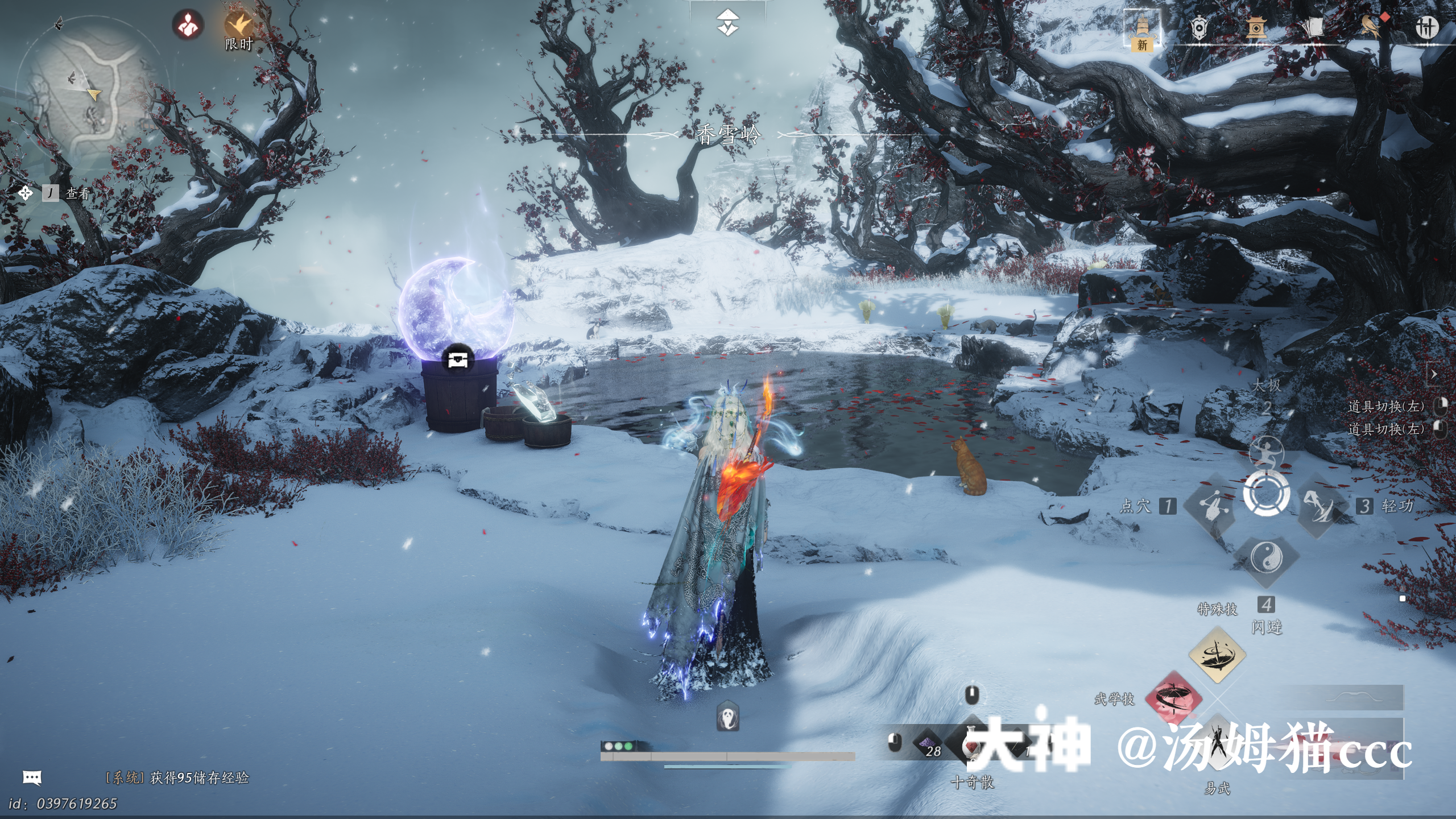Open the golden bell icon marked 新
Image resolution: width=1456 pixels, height=819 pixels.
coord(1142,30)
